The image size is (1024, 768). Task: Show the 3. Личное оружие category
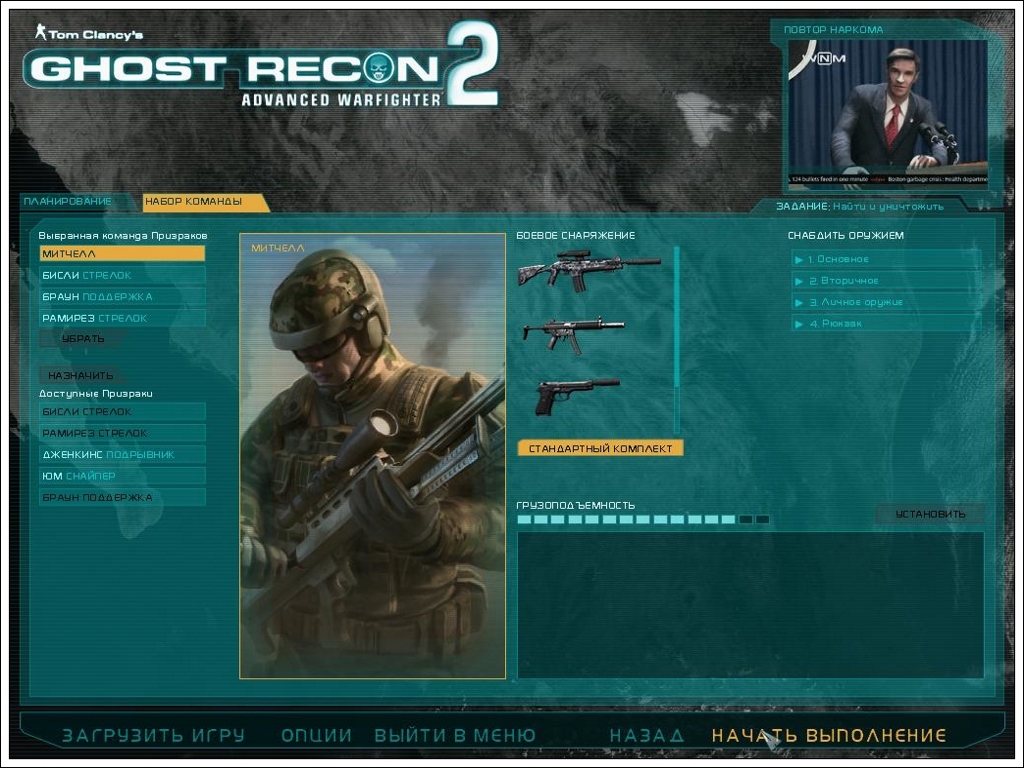point(885,302)
